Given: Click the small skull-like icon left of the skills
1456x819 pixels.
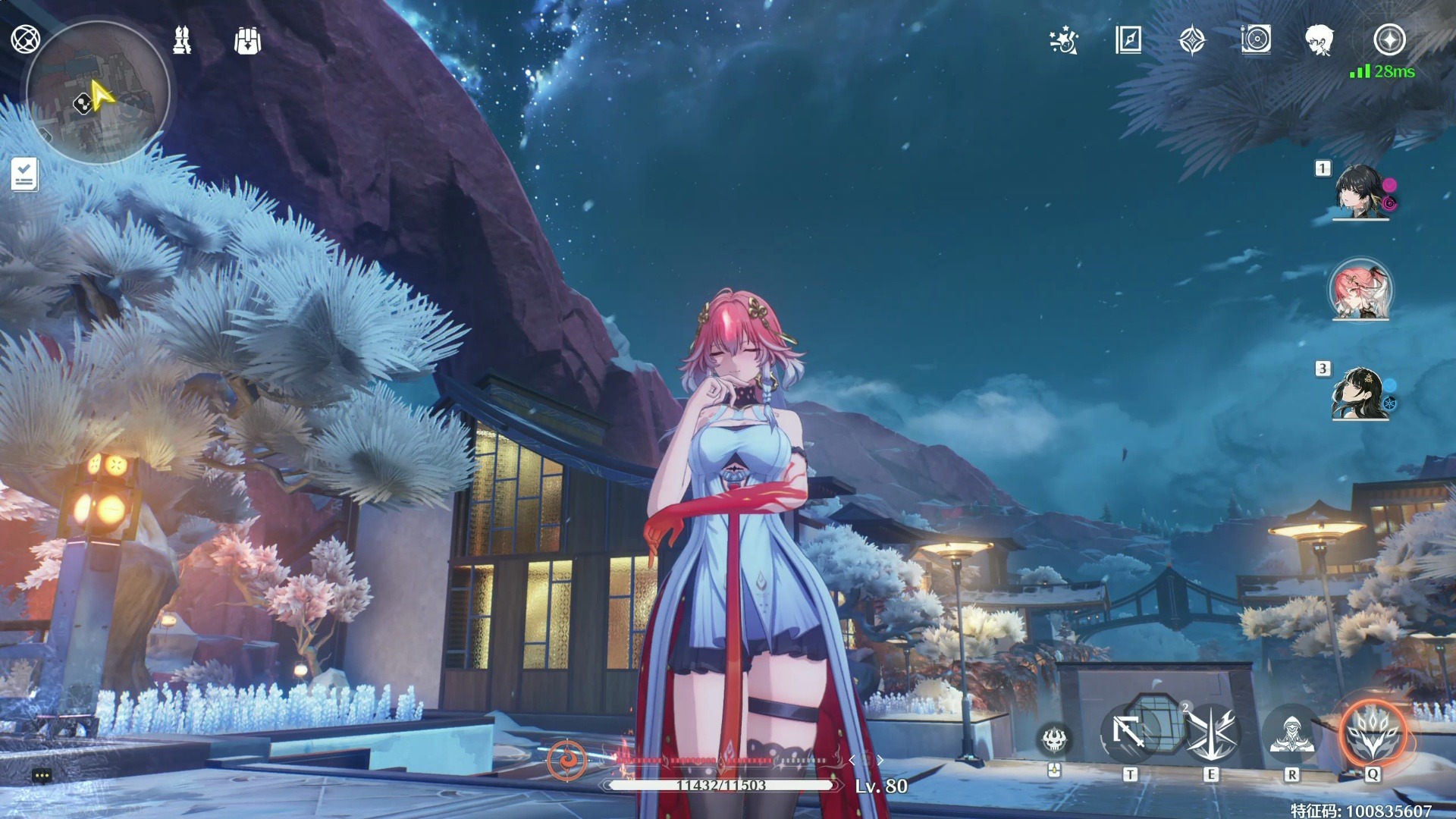Looking at the screenshot, I should coord(1054,739).
